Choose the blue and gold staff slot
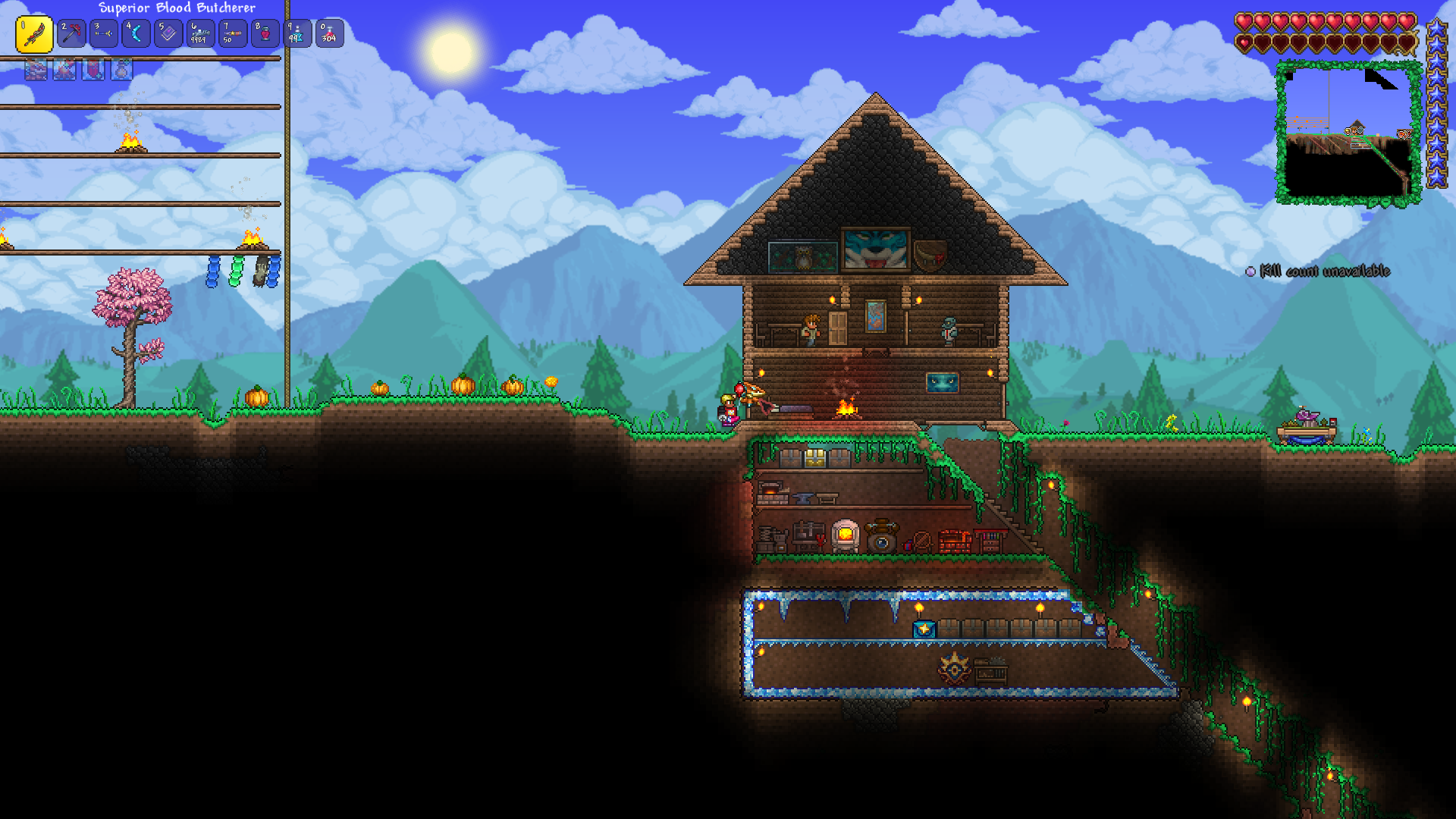The height and width of the screenshot is (819, 1456). 104,33
